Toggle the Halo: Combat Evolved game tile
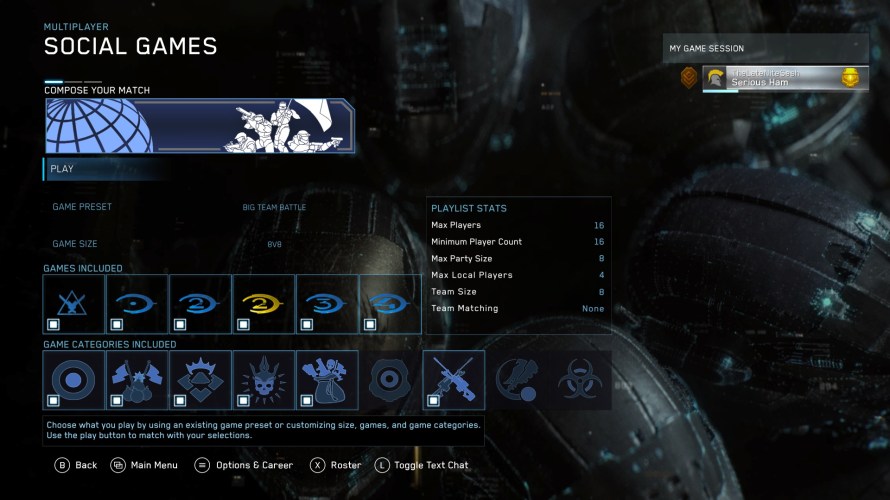This screenshot has height=500, width=890. pyautogui.click(x=137, y=303)
